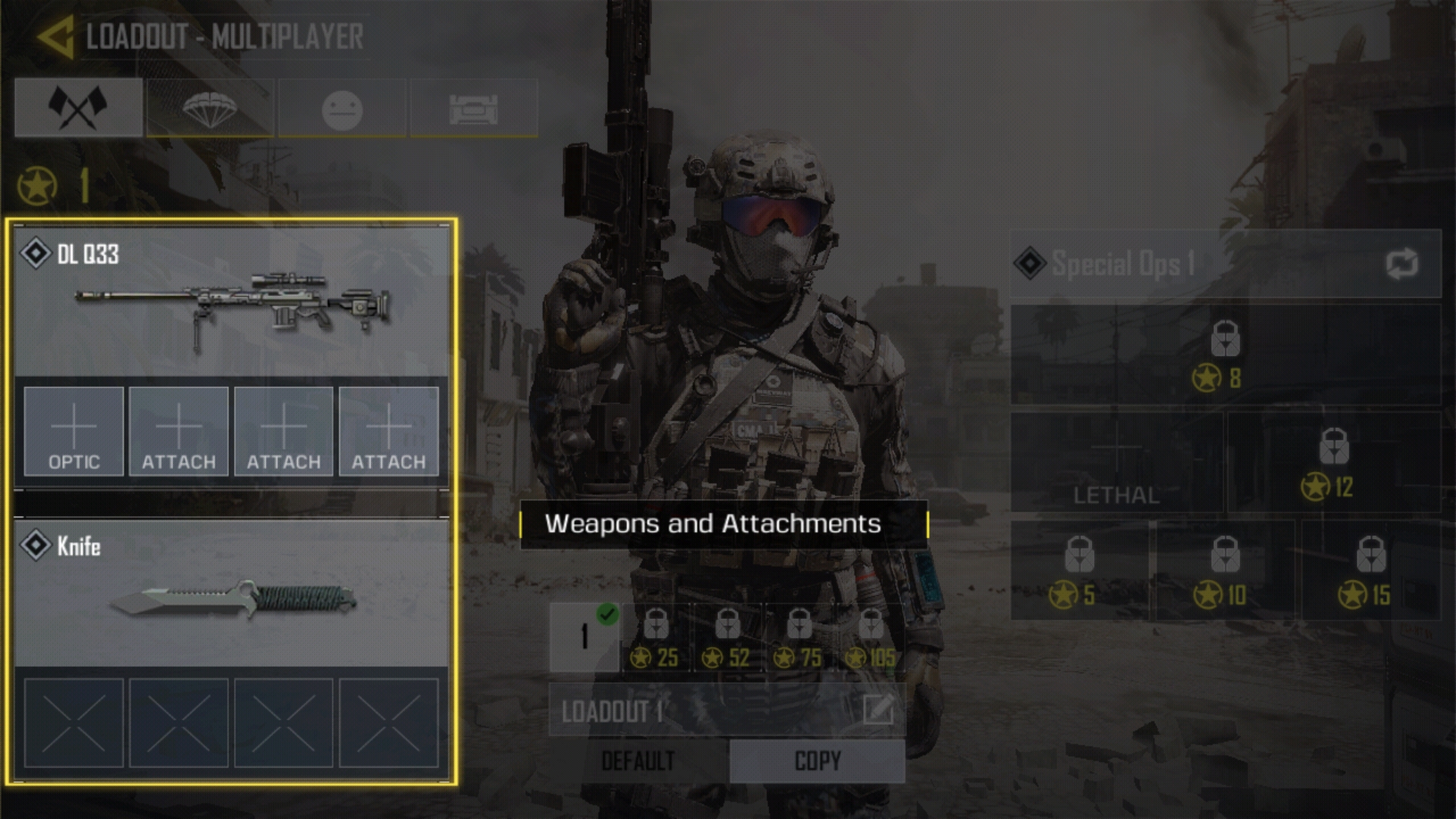
Task: Switch to the parachute battle royale tab
Action: 210,108
